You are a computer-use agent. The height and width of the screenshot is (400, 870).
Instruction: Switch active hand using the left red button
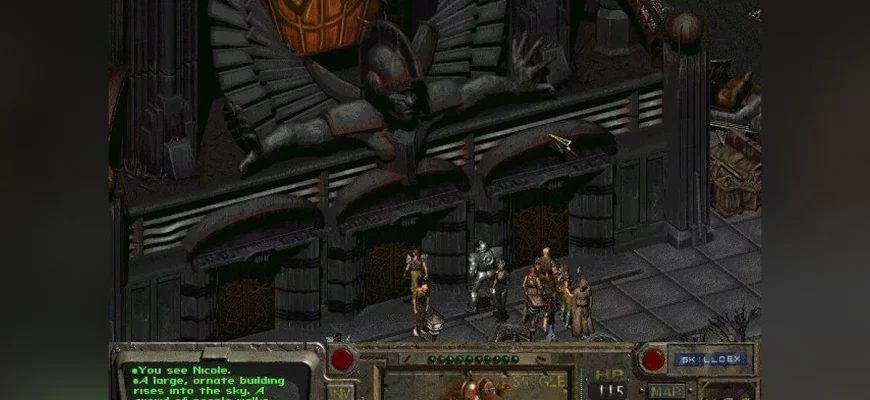[344, 359]
